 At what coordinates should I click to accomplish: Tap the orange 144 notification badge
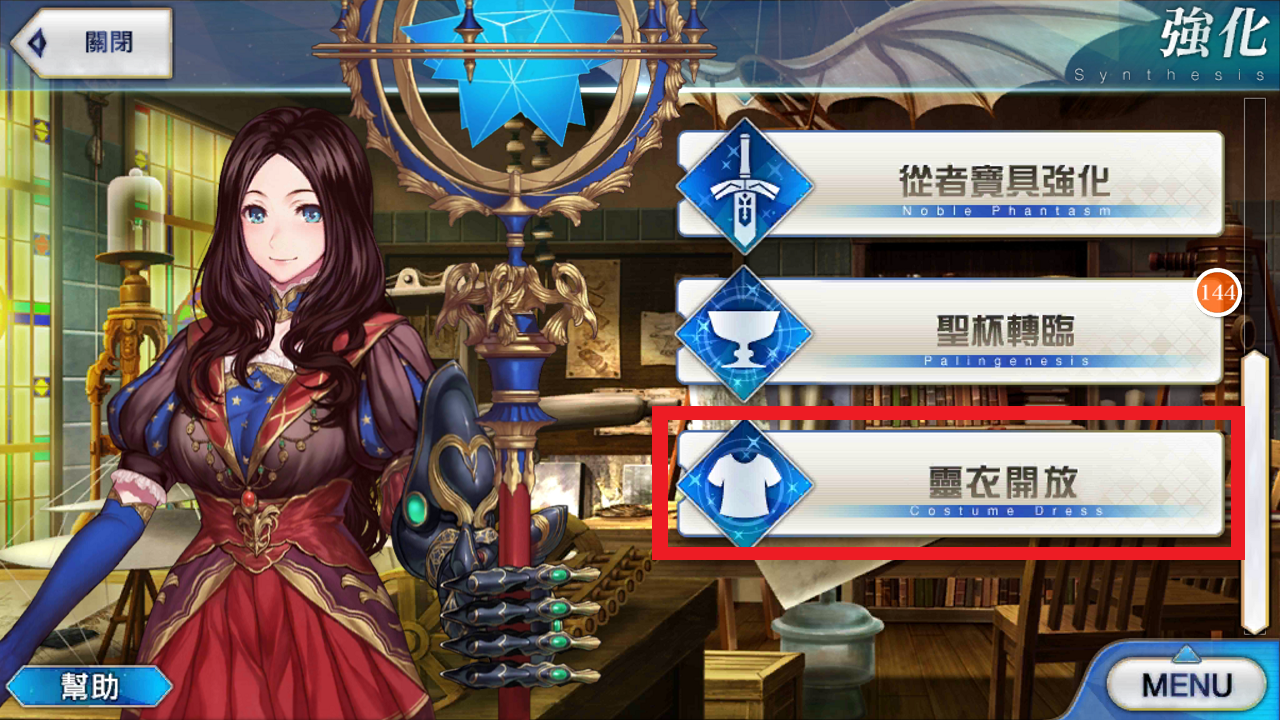1218,293
